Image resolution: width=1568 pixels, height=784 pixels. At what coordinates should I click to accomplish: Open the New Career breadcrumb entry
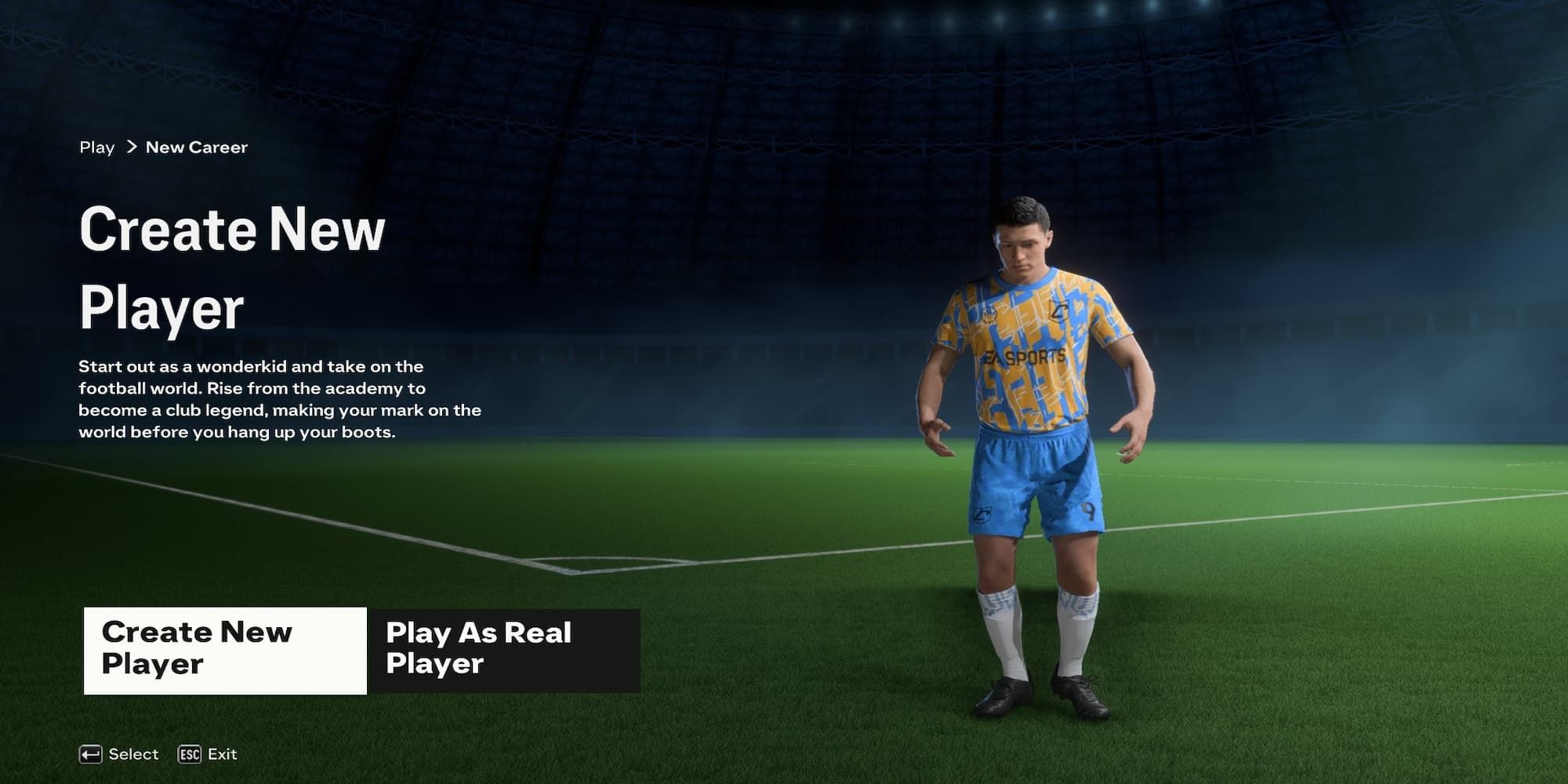coord(197,147)
